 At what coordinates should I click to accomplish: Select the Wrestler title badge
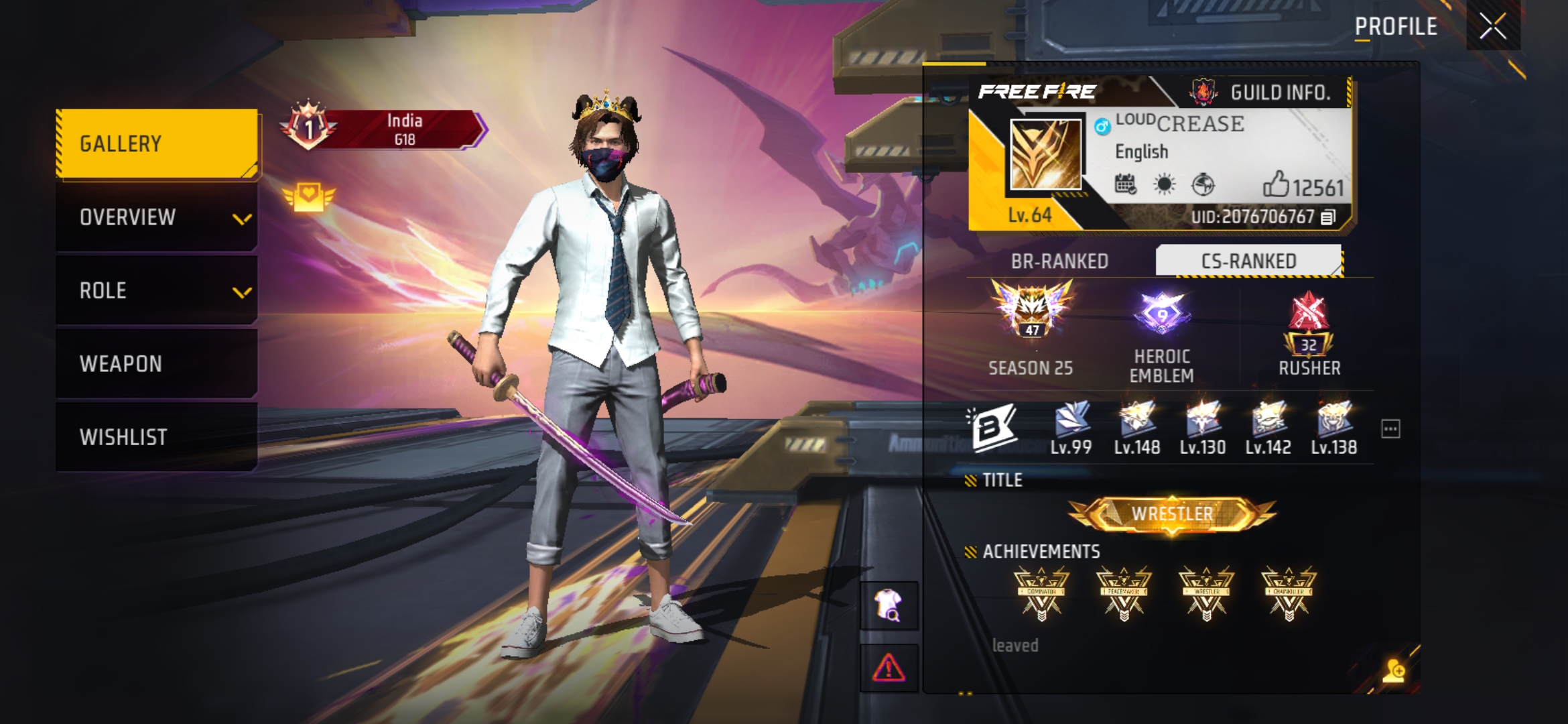1172,514
